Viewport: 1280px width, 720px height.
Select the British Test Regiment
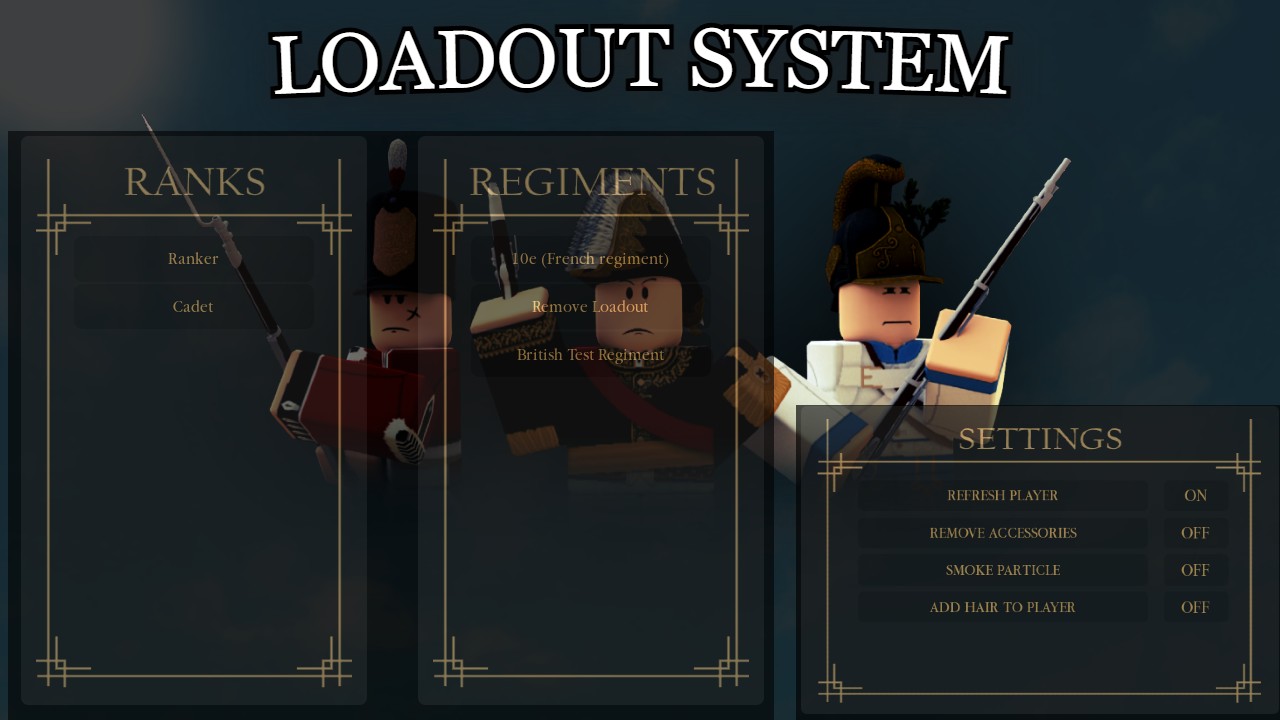[x=590, y=354]
